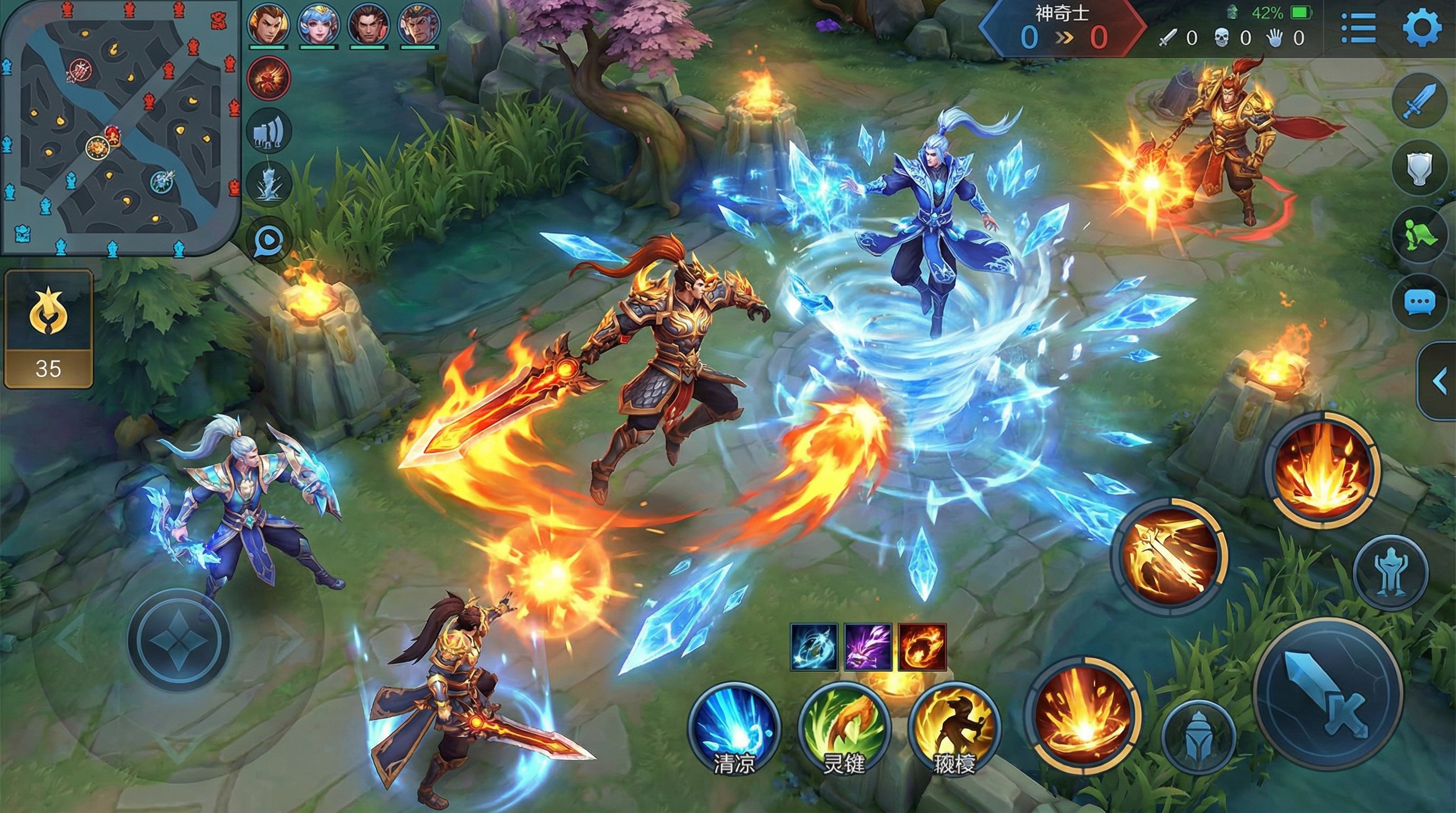Tap the minimap
Image resolution: width=1456 pixels, height=813 pixels.
coord(120,127)
